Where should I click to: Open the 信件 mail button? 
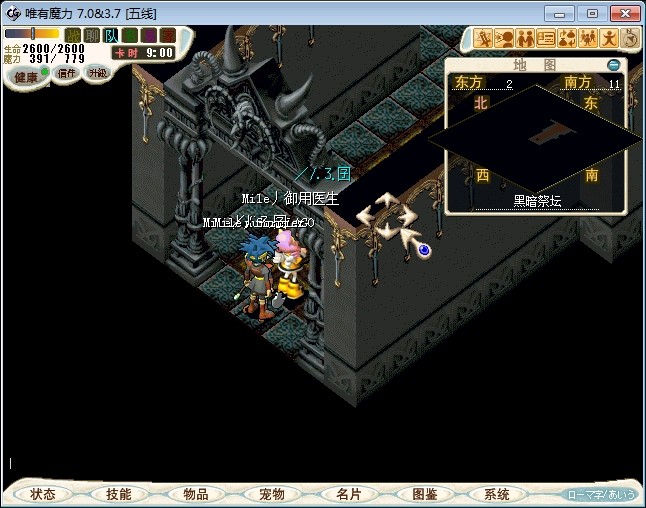pos(67,74)
